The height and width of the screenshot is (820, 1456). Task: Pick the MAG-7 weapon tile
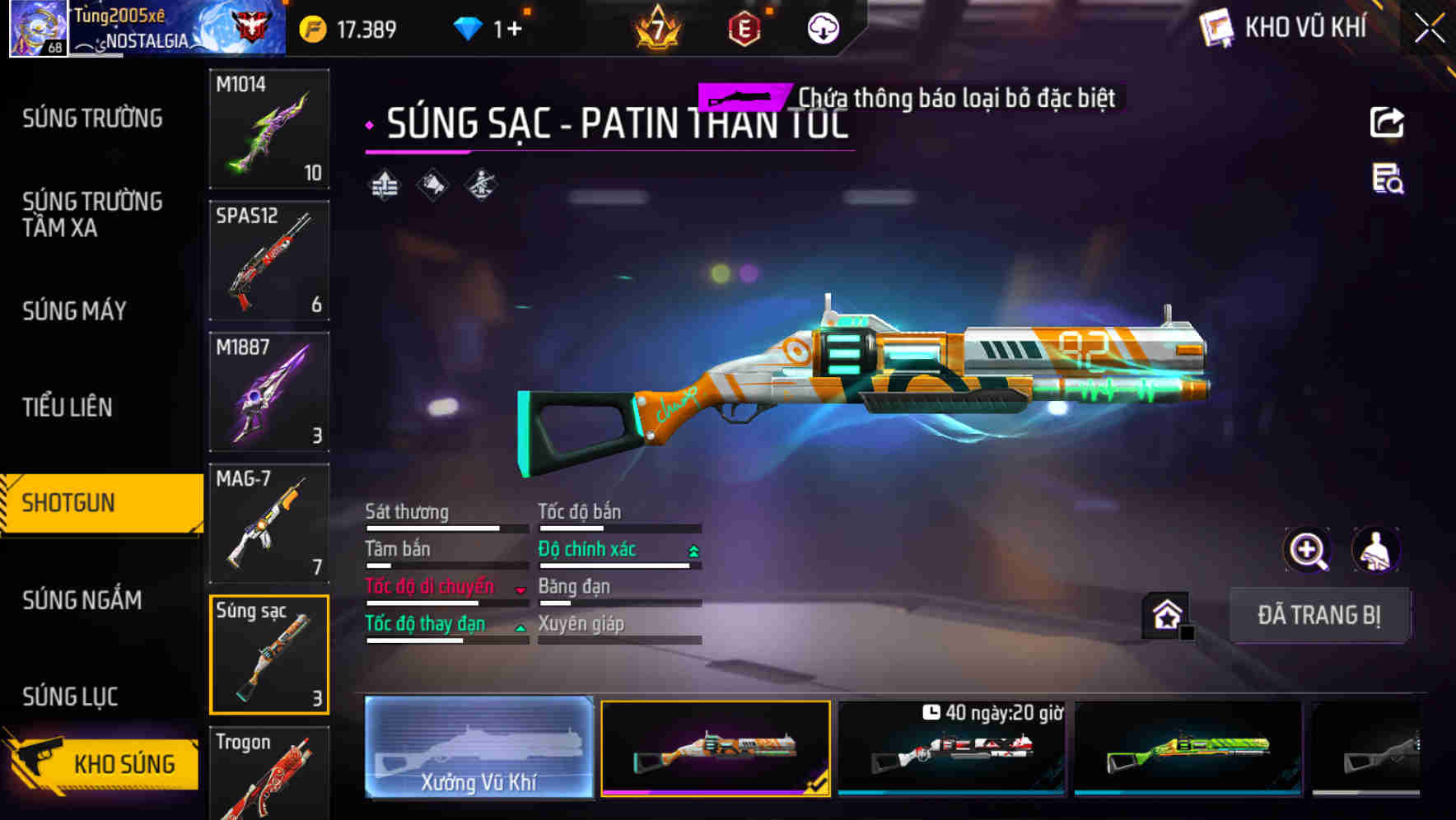point(269,523)
